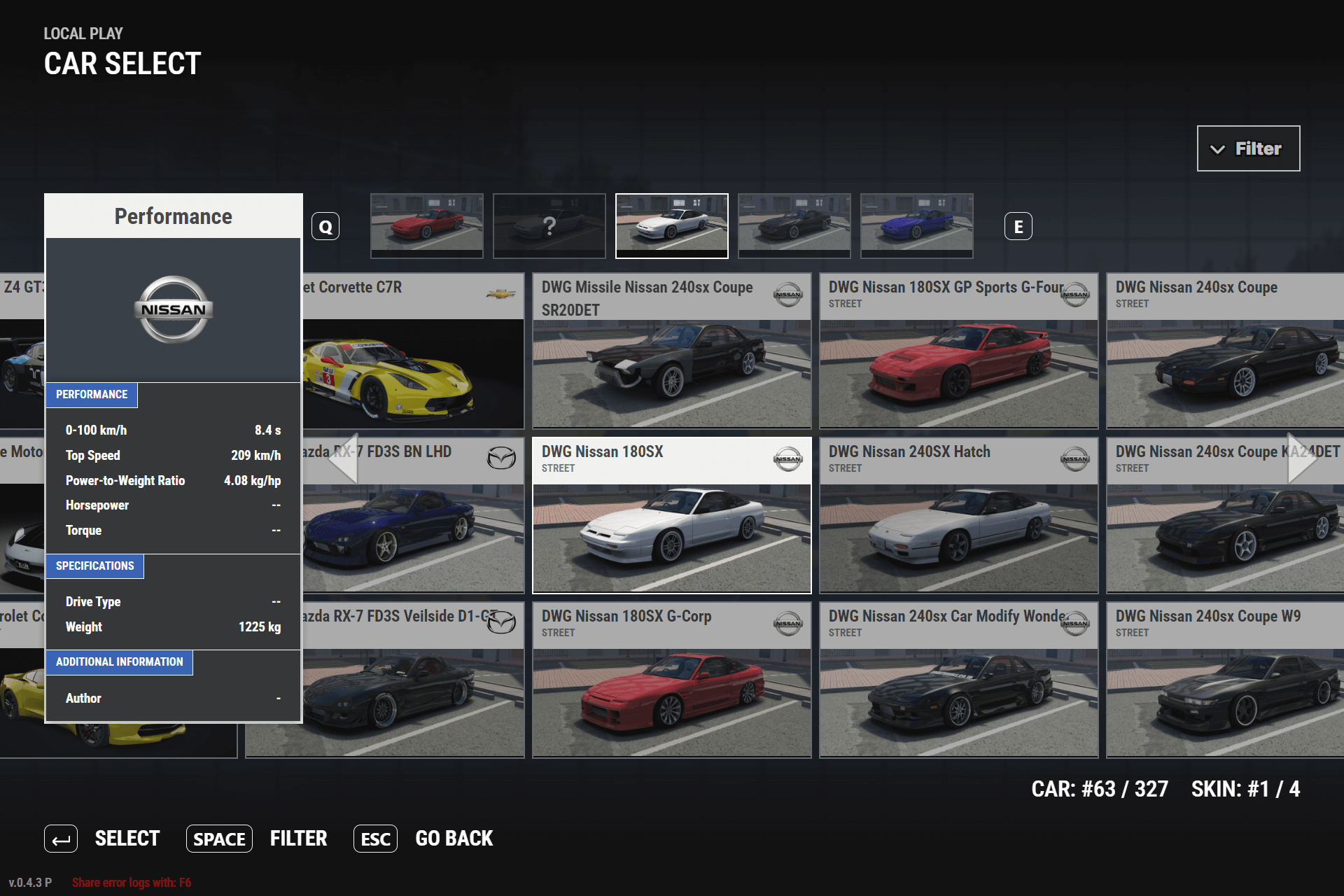Open the Filter dropdown
Viewport: 1344px width, 896px height.
coord(1248,148)
